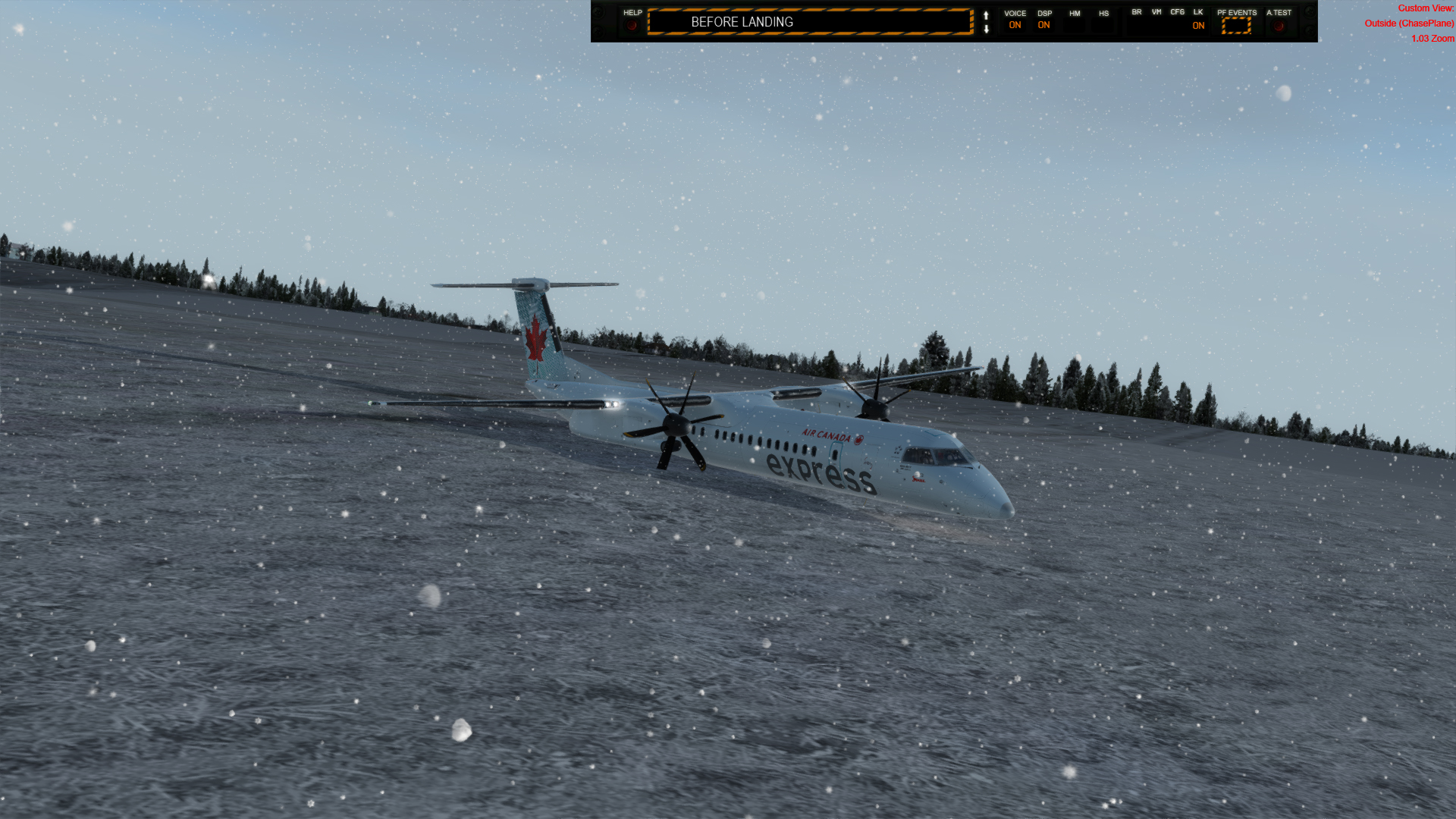1456x819 pixels.
Task: Click the down arrow to the next checklist
Action: 986,30
